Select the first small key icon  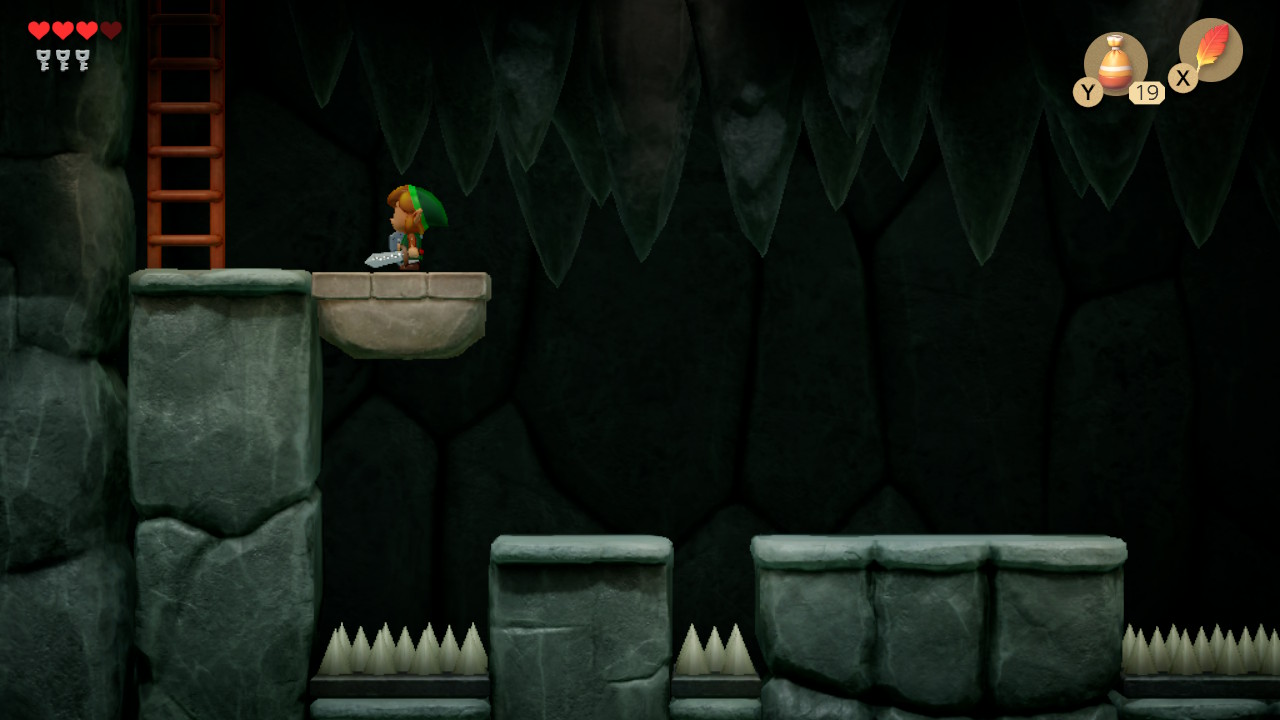pyautogui.click(x=42, y=57)
